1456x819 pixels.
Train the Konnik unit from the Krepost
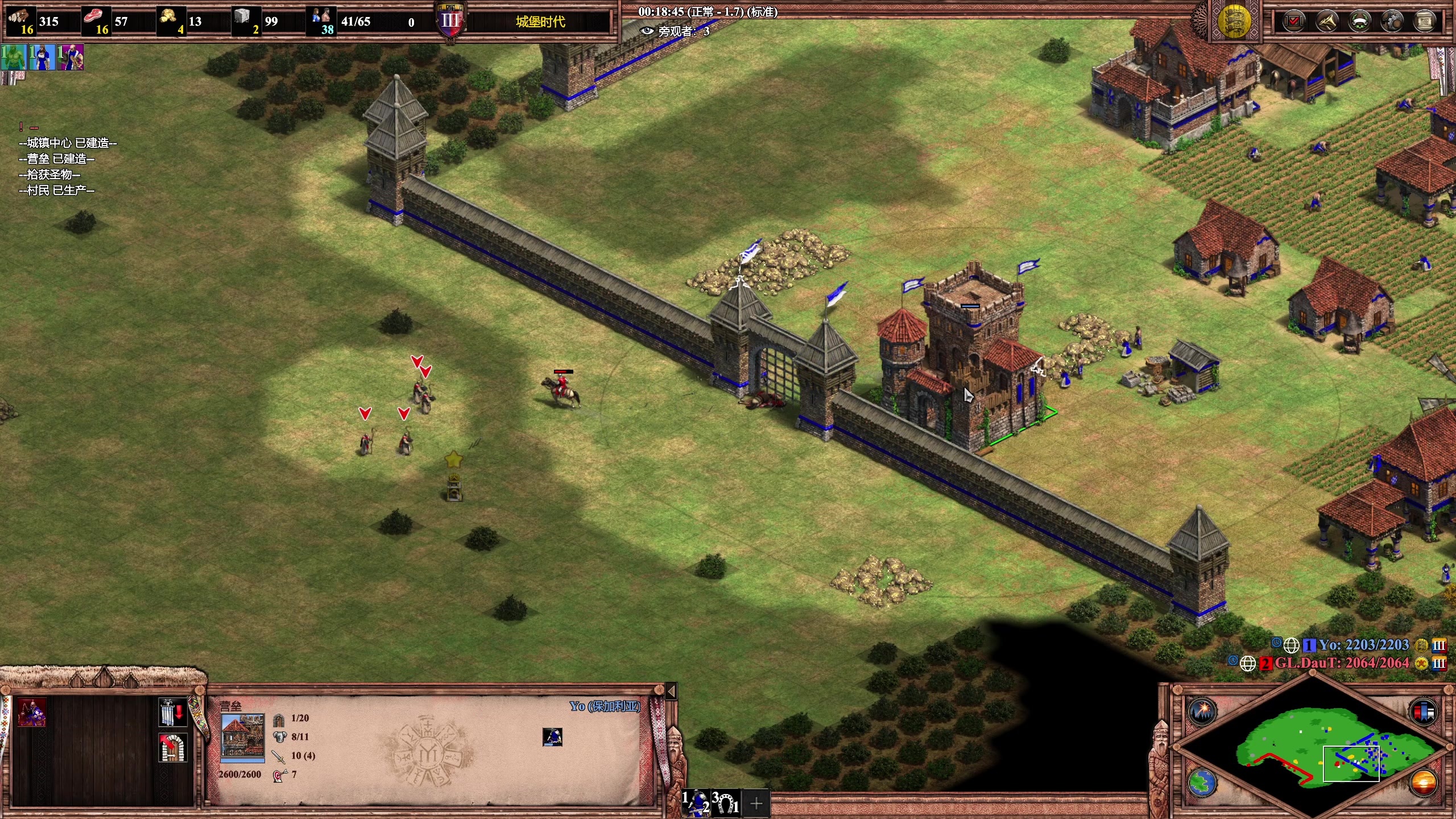coord(32,713)
